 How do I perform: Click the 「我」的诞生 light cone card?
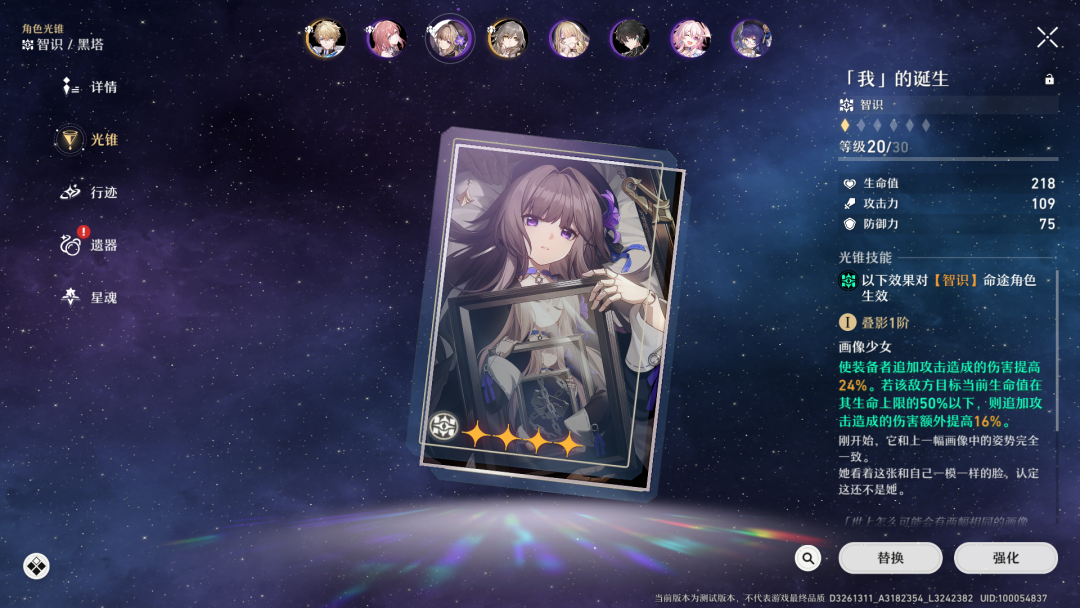[x=550, y=310]
